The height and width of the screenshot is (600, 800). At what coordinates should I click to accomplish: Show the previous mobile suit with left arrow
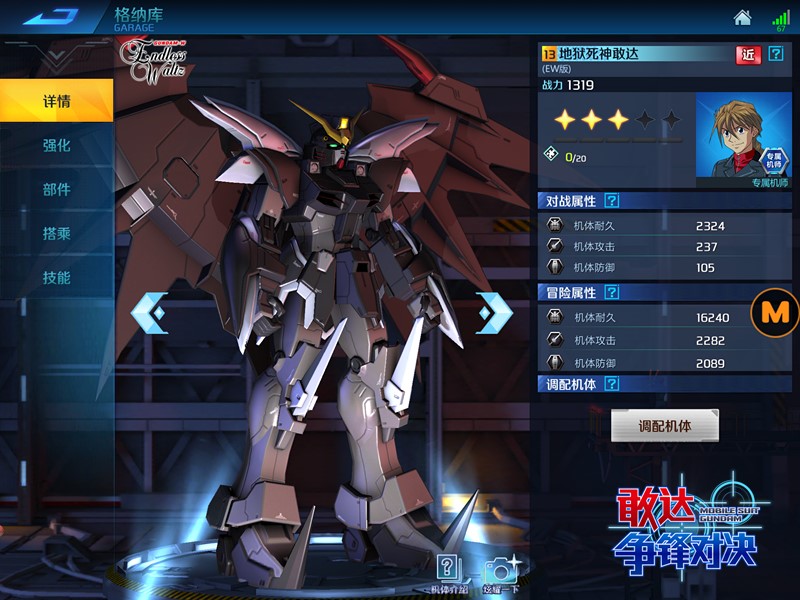tap(149, 313)
